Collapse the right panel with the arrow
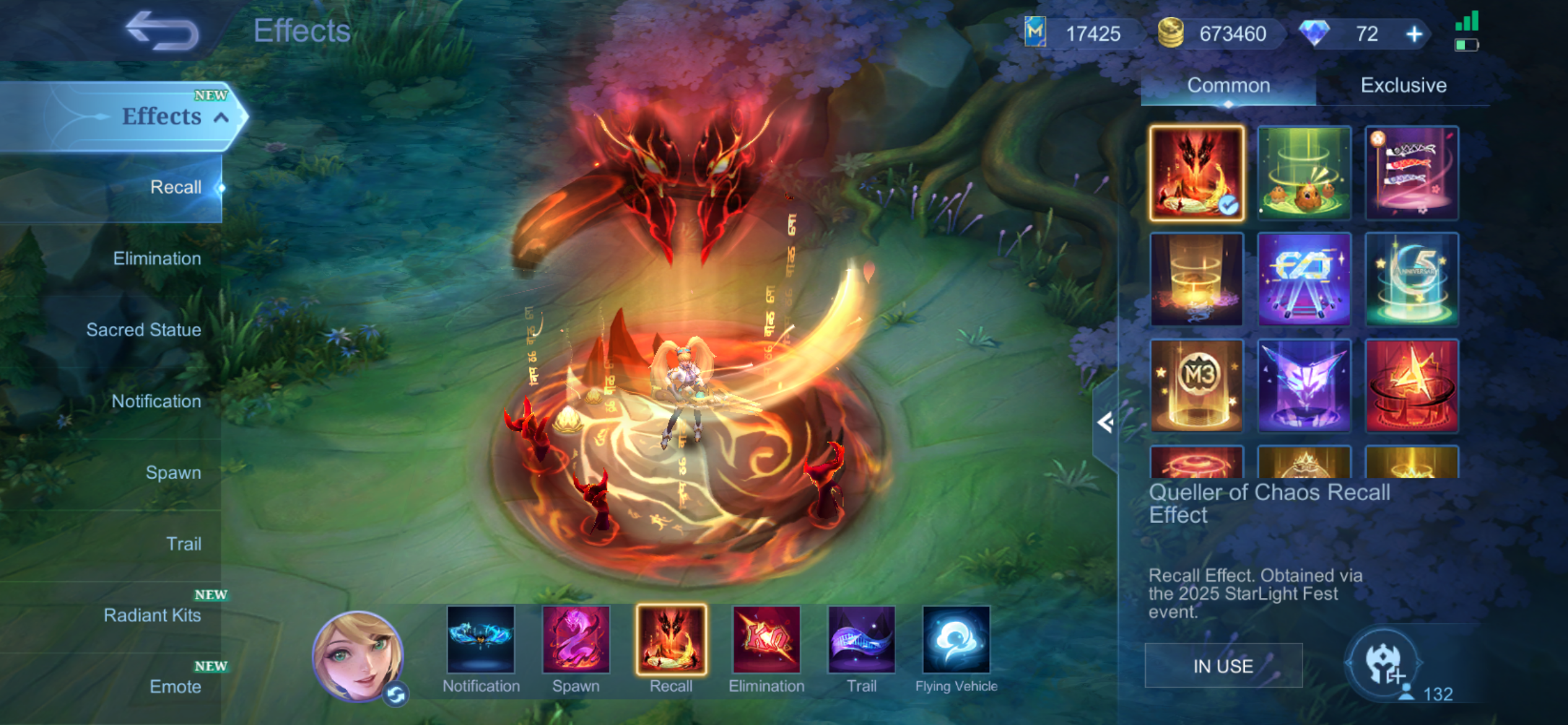1568x725 pixels. pos(1105,423)
